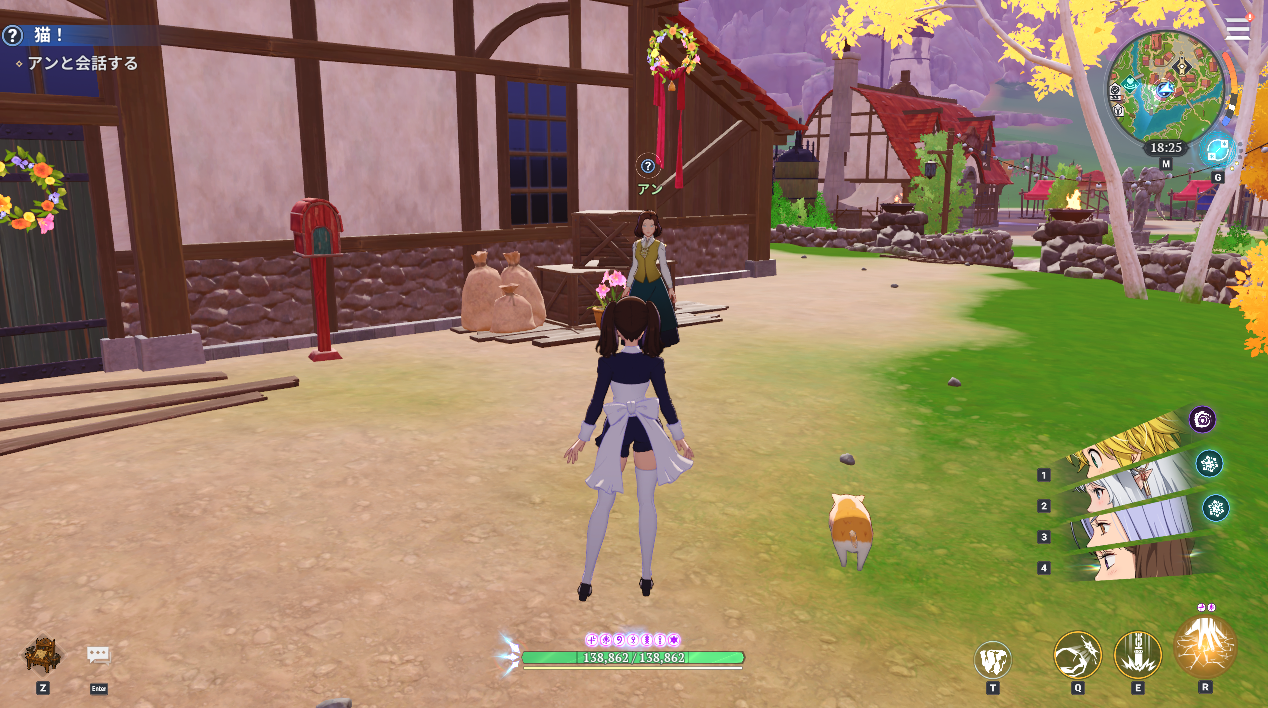Viewport: 1268px width, 708px height.
Task: Click the wooden chair icon
Action: pos(42,655)
